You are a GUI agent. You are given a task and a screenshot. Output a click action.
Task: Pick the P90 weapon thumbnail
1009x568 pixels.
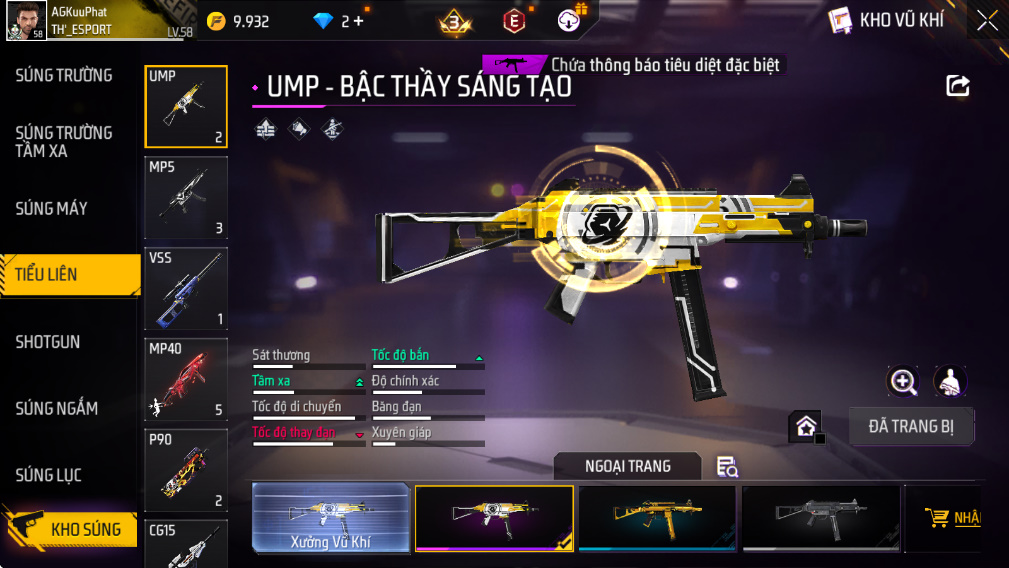coord(186,470)
